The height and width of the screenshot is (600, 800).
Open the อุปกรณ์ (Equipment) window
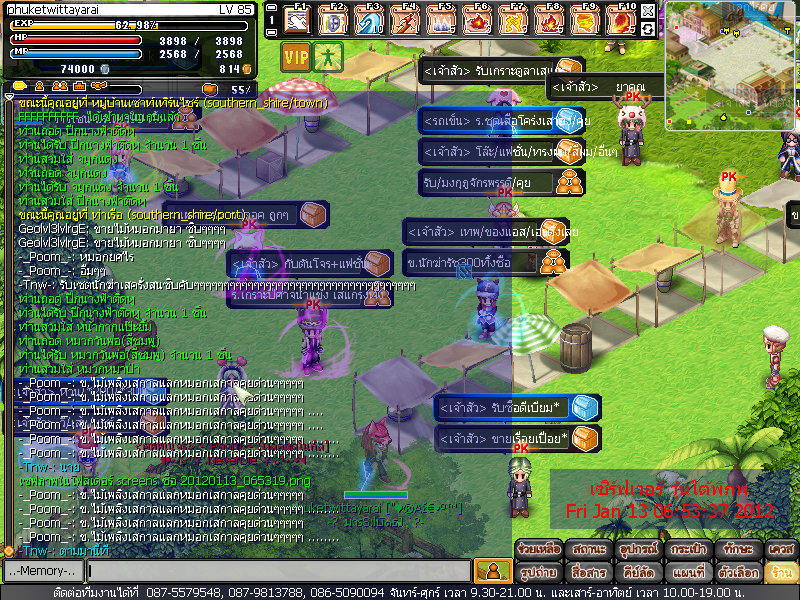click(x=636, y=549)
